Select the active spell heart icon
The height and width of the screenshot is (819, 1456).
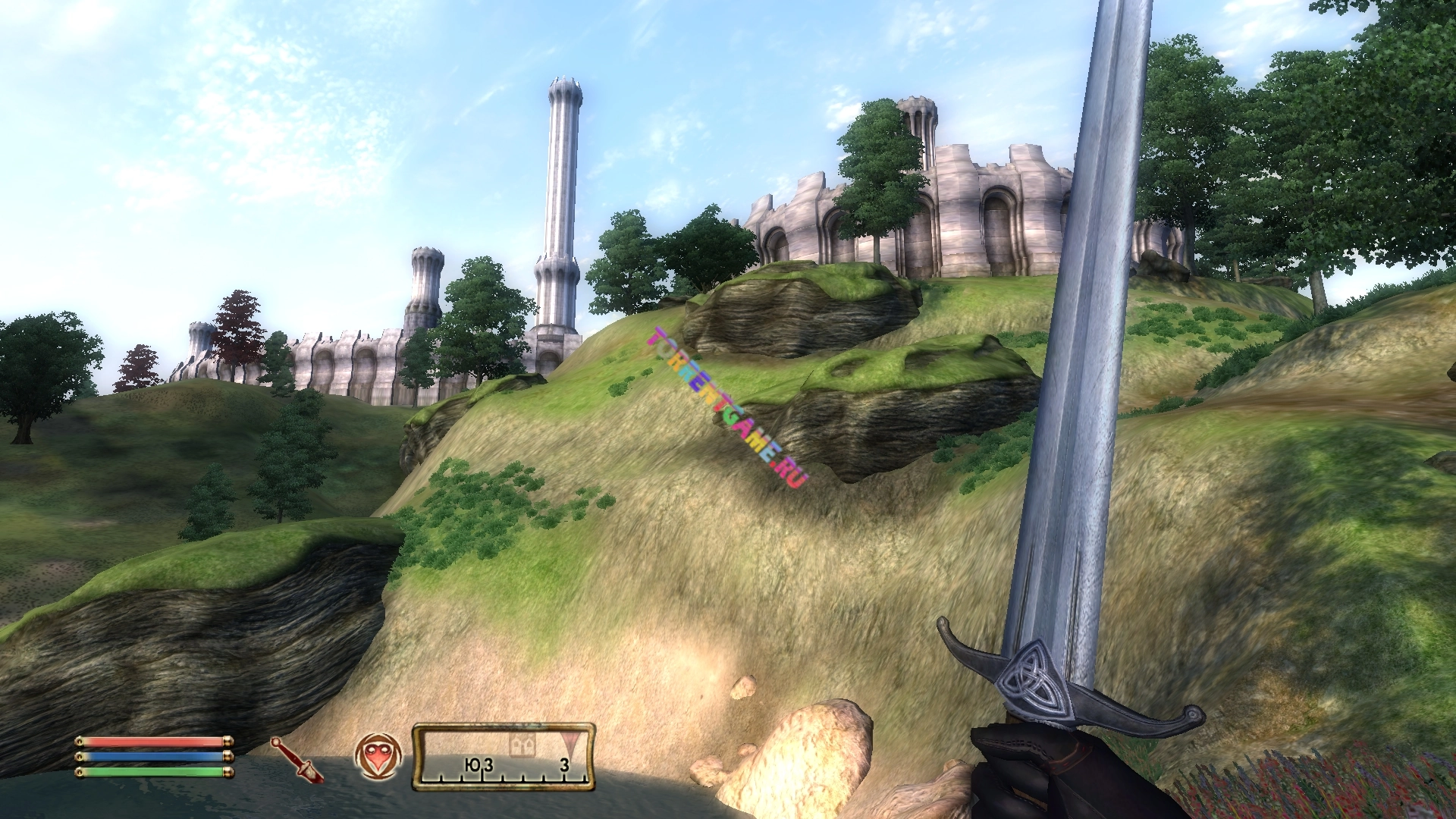pos(378,756)
